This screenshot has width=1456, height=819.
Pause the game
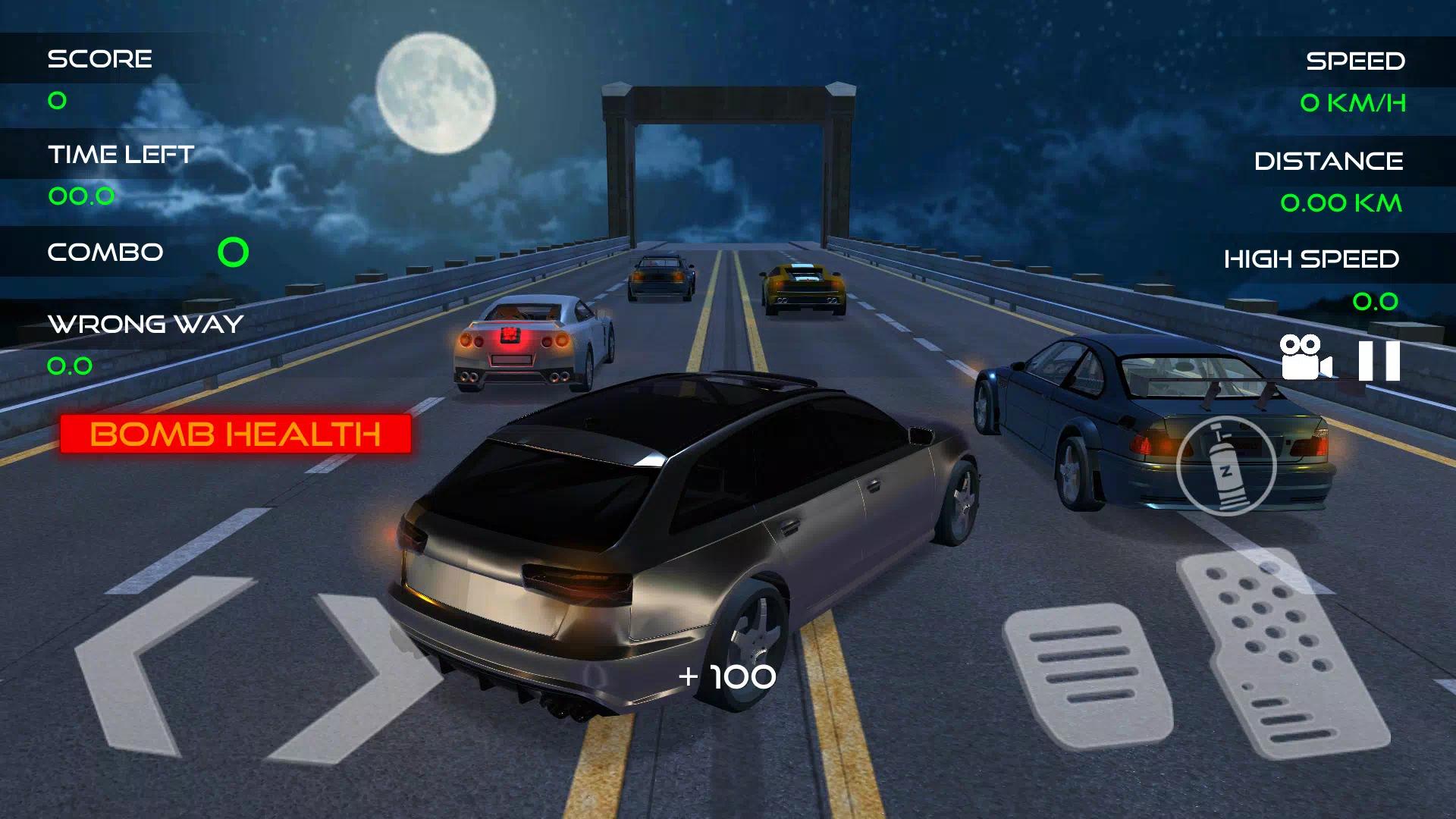point(1379,360)
